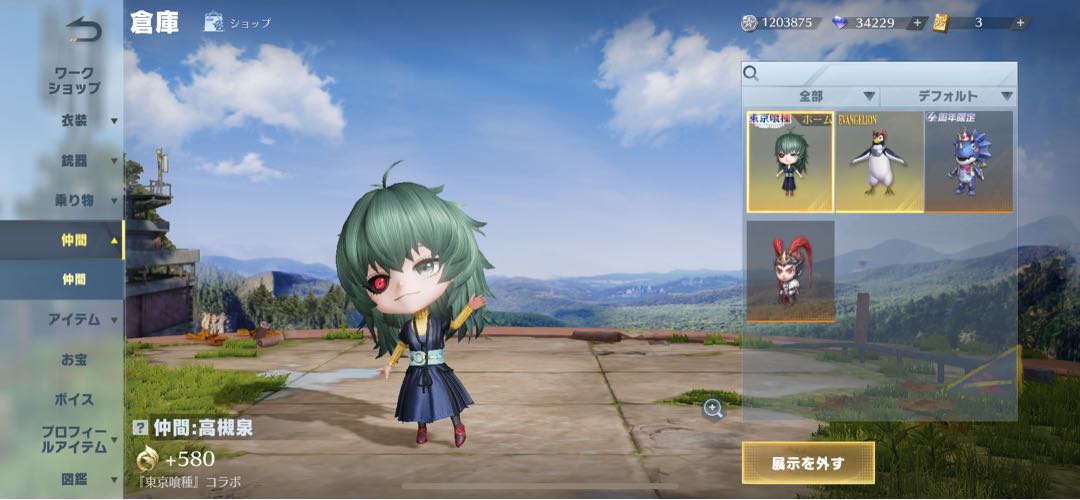Select the blue dragon anniversary companion
The image size is (1080, 500).
coord(968,161)
